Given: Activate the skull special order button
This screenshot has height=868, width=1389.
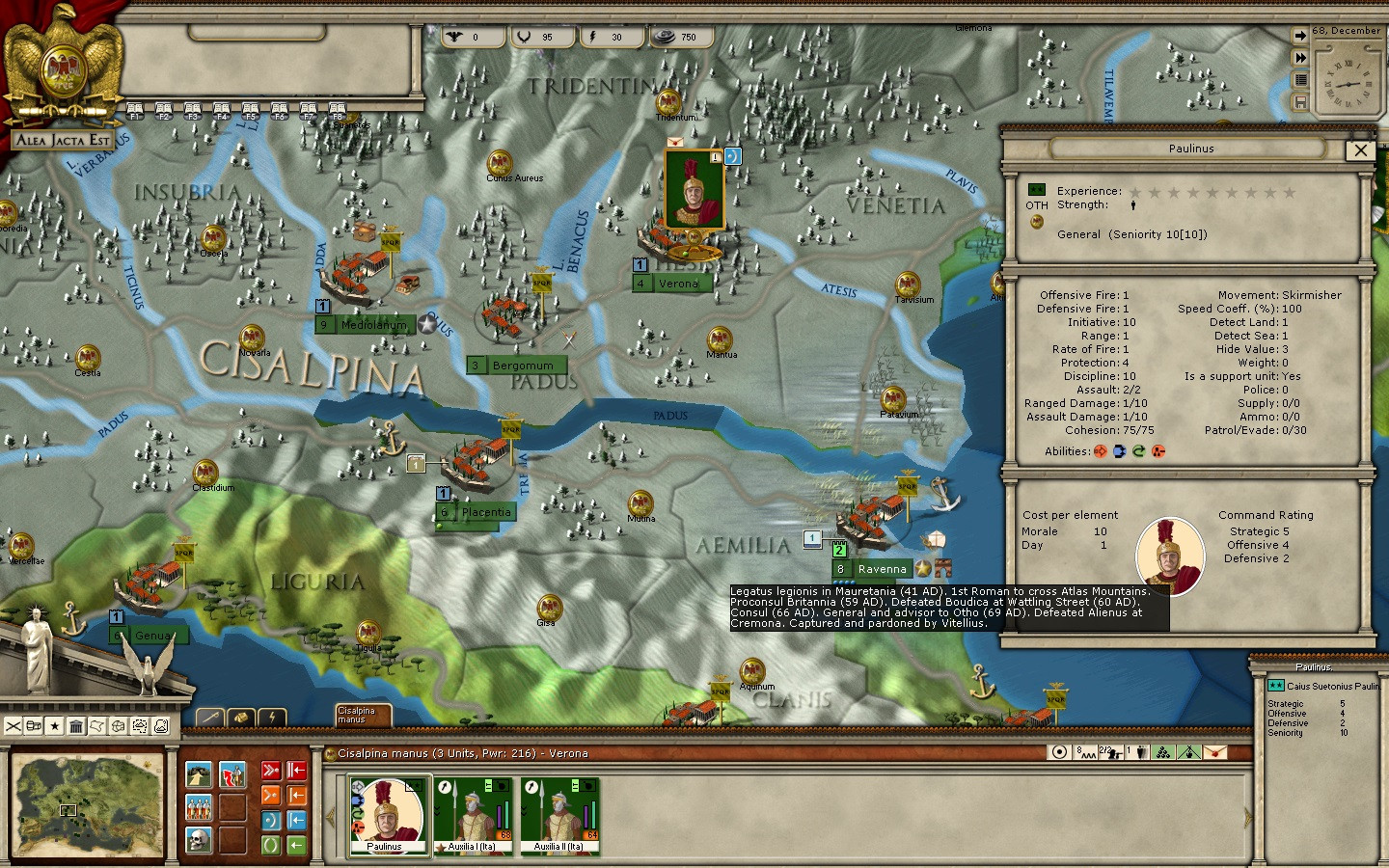Looking at the screenshot, I should pyautogui.click(x=199, y=839).
